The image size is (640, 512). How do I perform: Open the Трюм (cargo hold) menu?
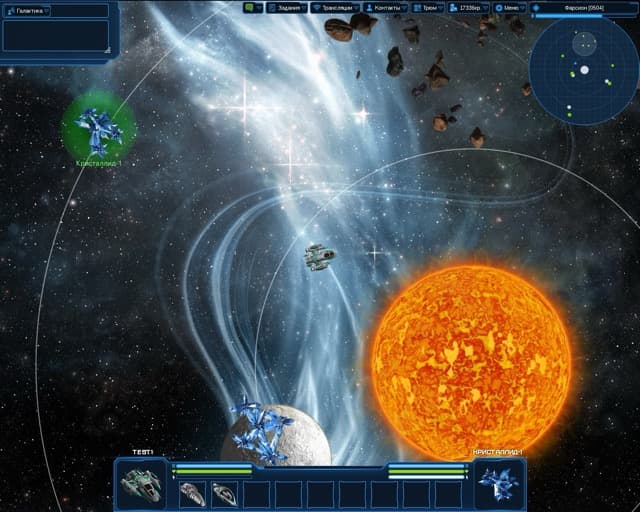pos(426,7)
